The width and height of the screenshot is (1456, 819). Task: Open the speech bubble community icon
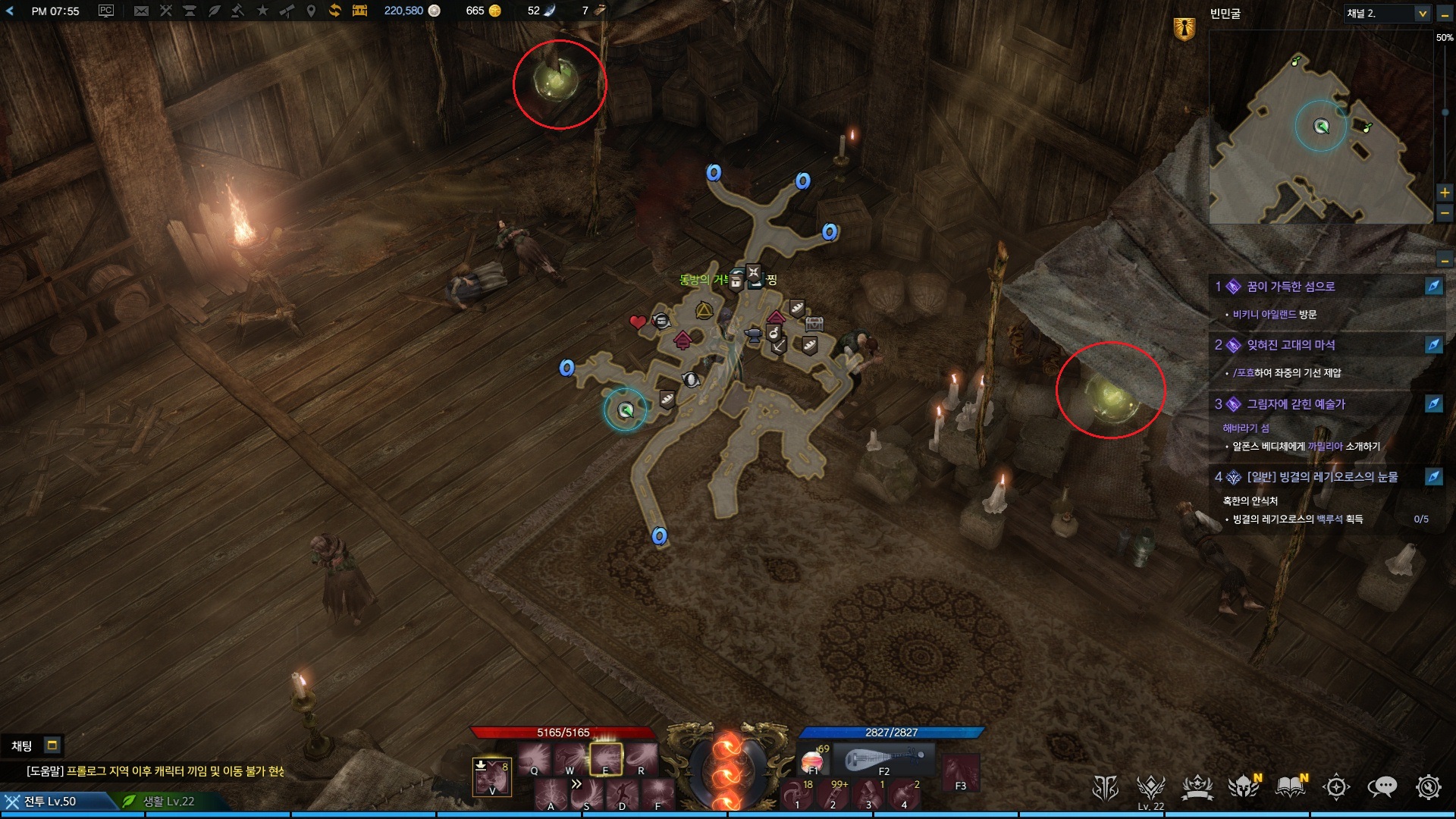1382,787
